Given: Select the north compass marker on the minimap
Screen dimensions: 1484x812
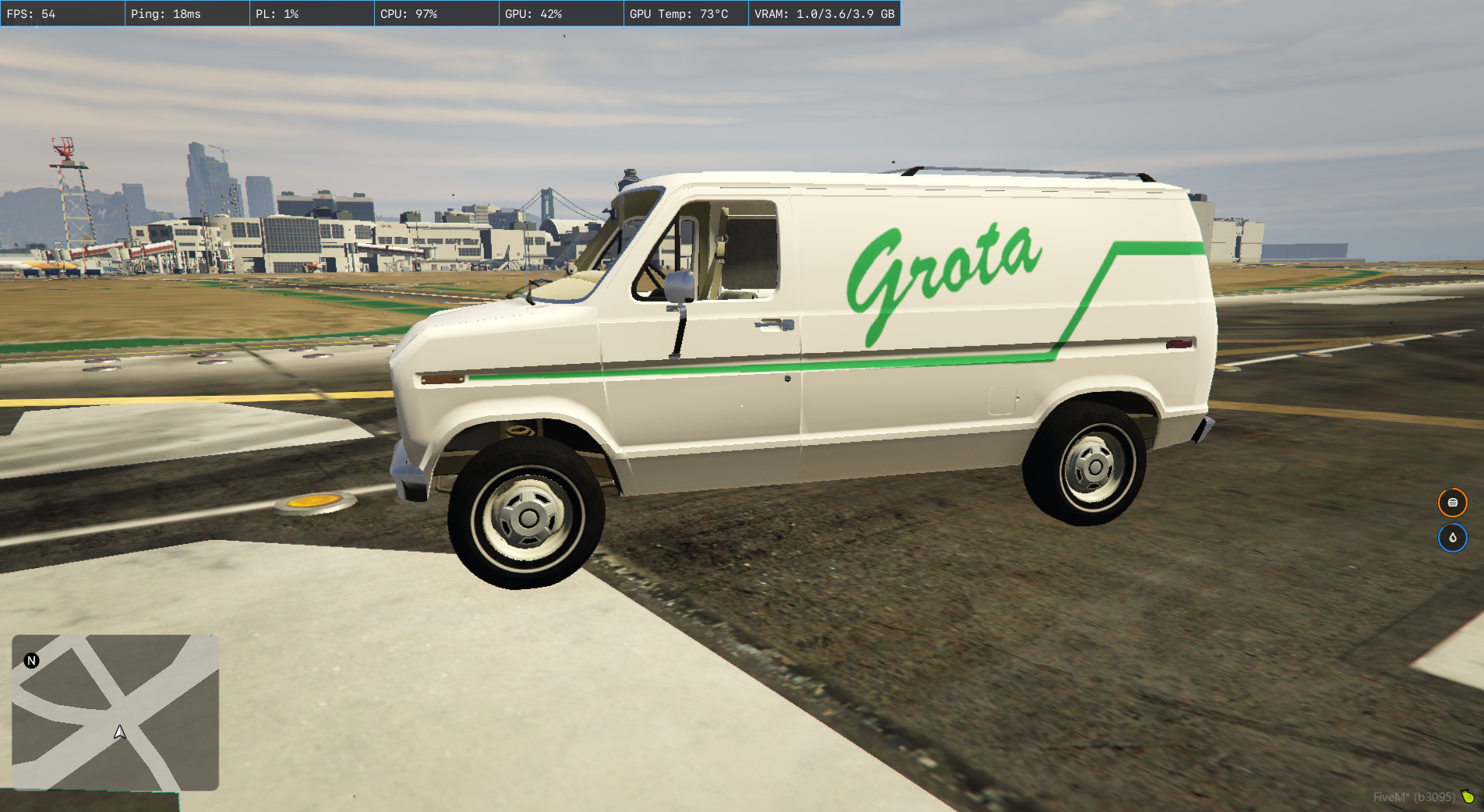Looking at the screenshot, I should [31, 661].
